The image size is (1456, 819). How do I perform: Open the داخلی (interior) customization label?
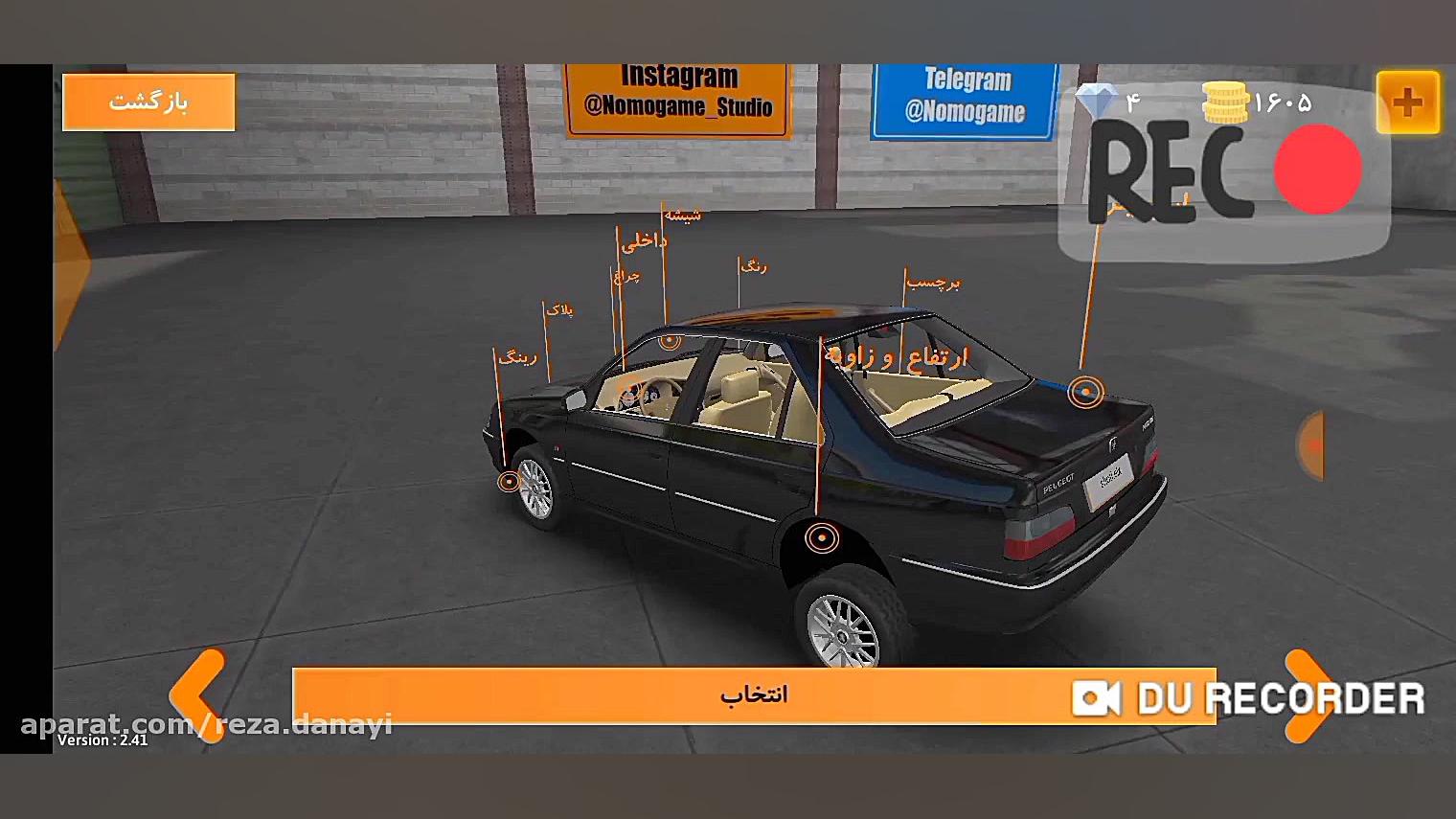pyautogui.click(x=644, y=242)
